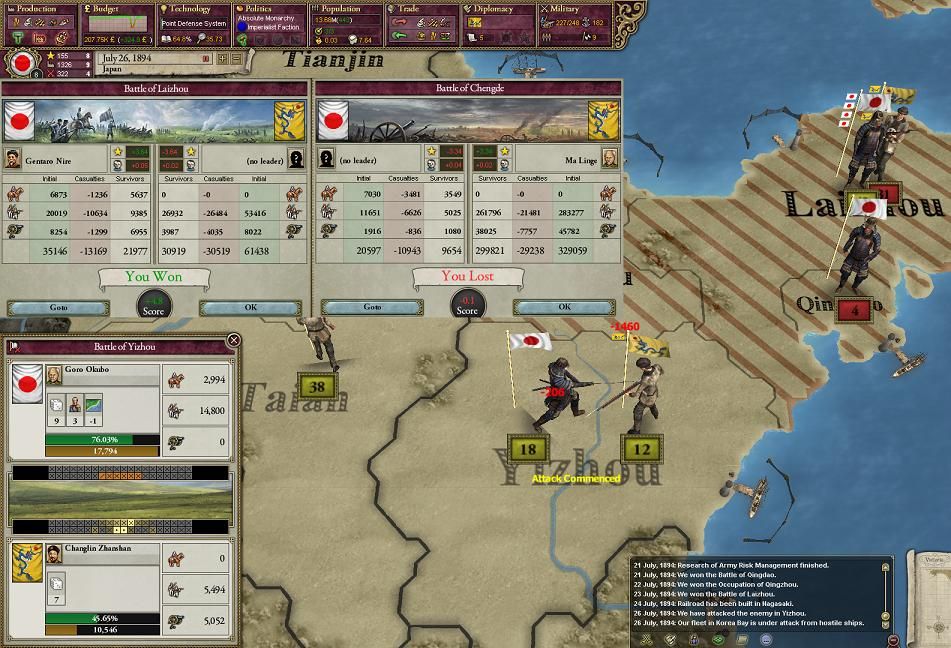
Task: Open the Population tab
Action: pyautogui.click(x=346, y=9)
